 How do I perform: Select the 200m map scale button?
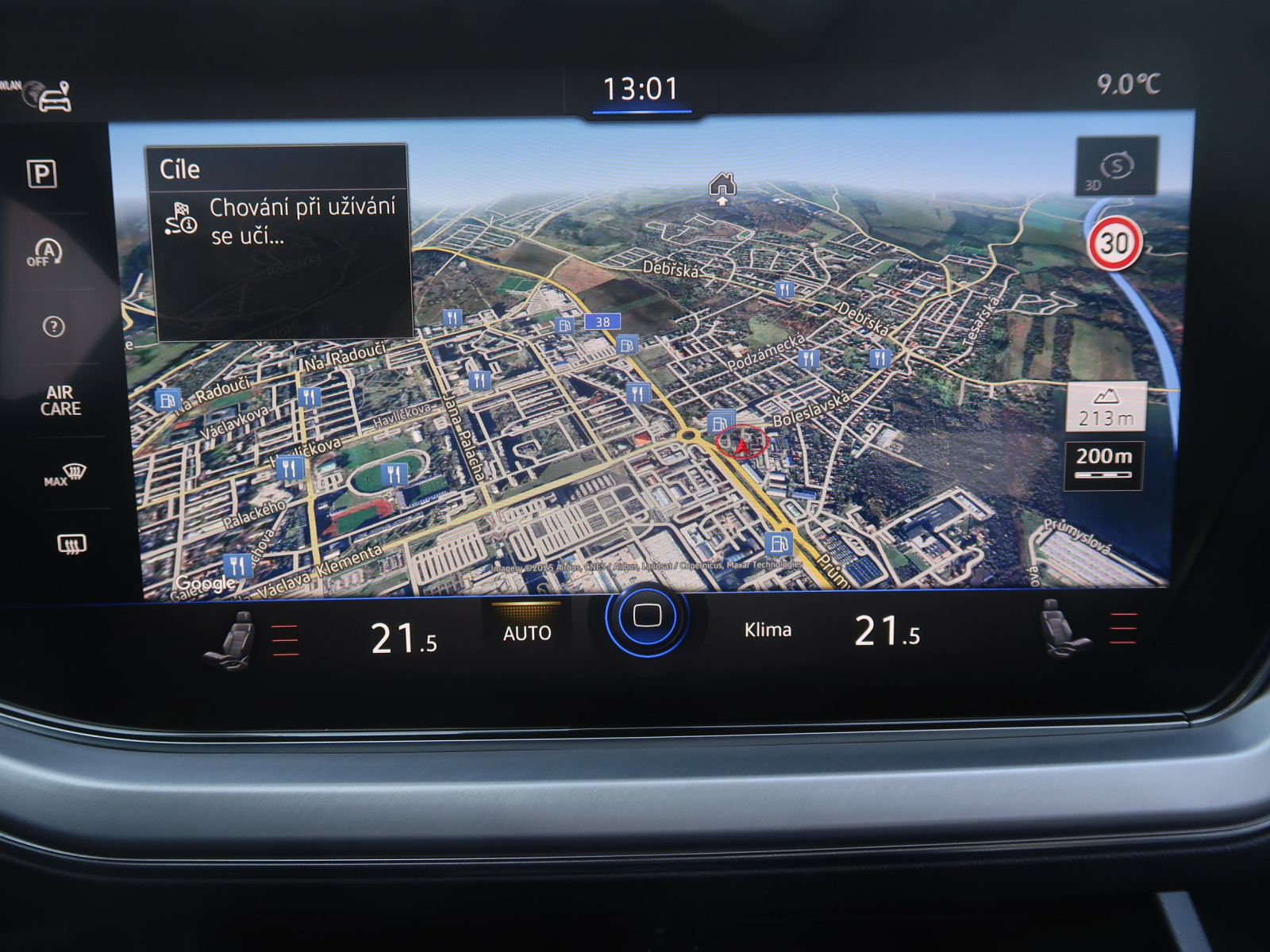tap(1103, 464)
